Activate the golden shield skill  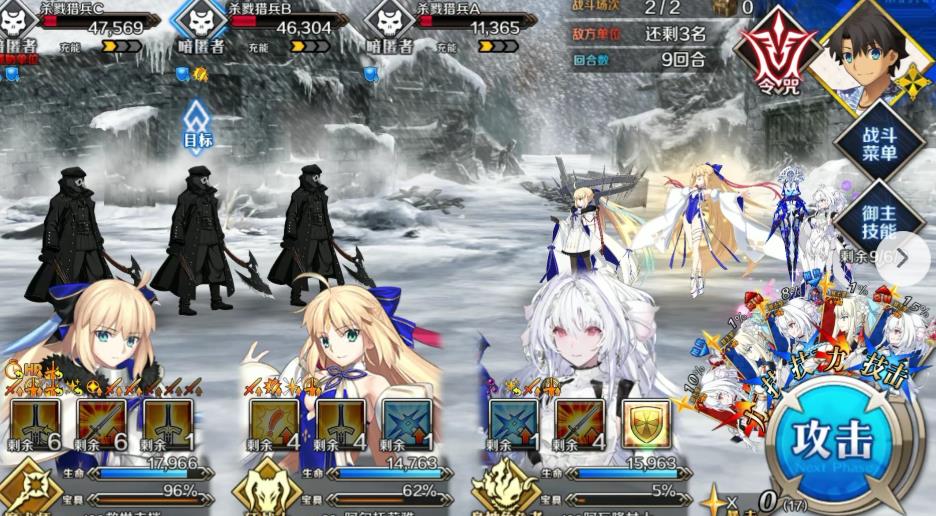[x=646, y=422]
